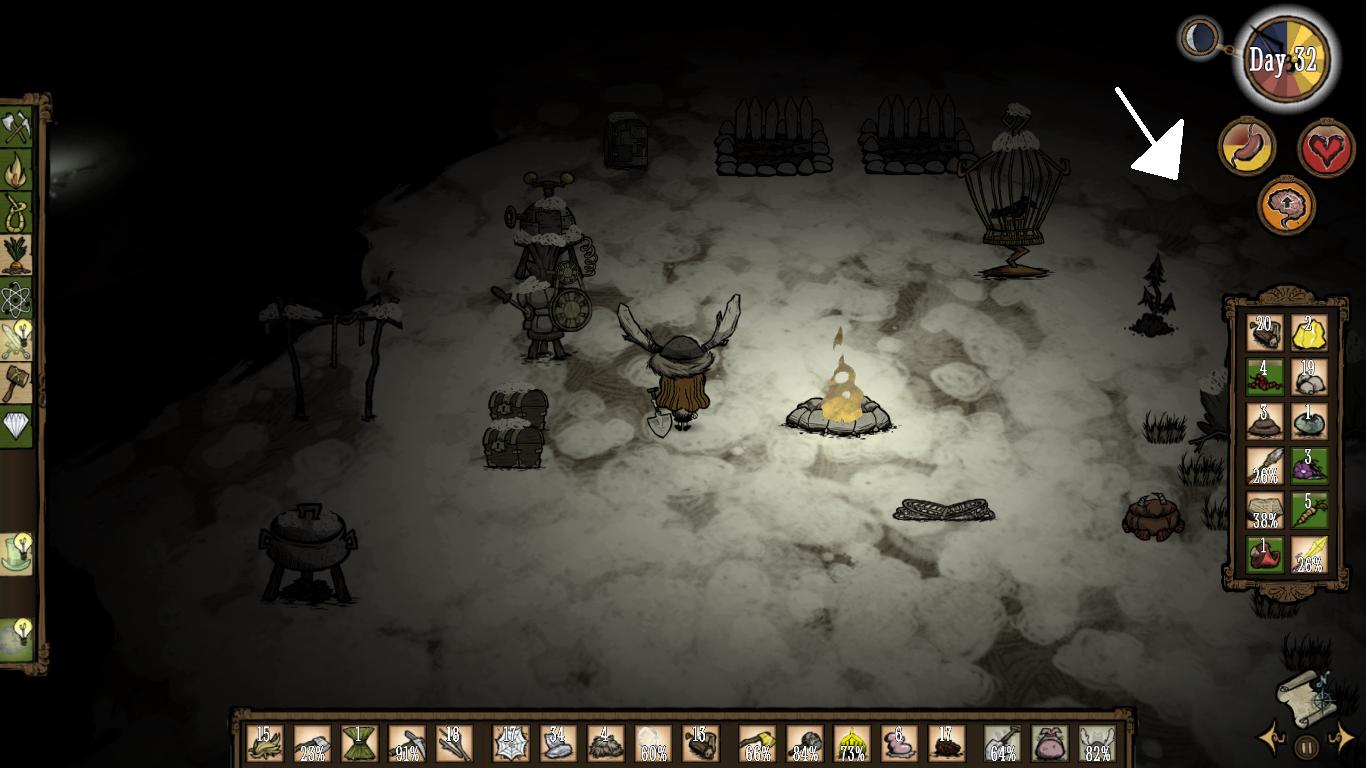Viewport: 1366px width, 768px height.
Task: Choose the spider silk stack
Action: (x=511, y=743)
